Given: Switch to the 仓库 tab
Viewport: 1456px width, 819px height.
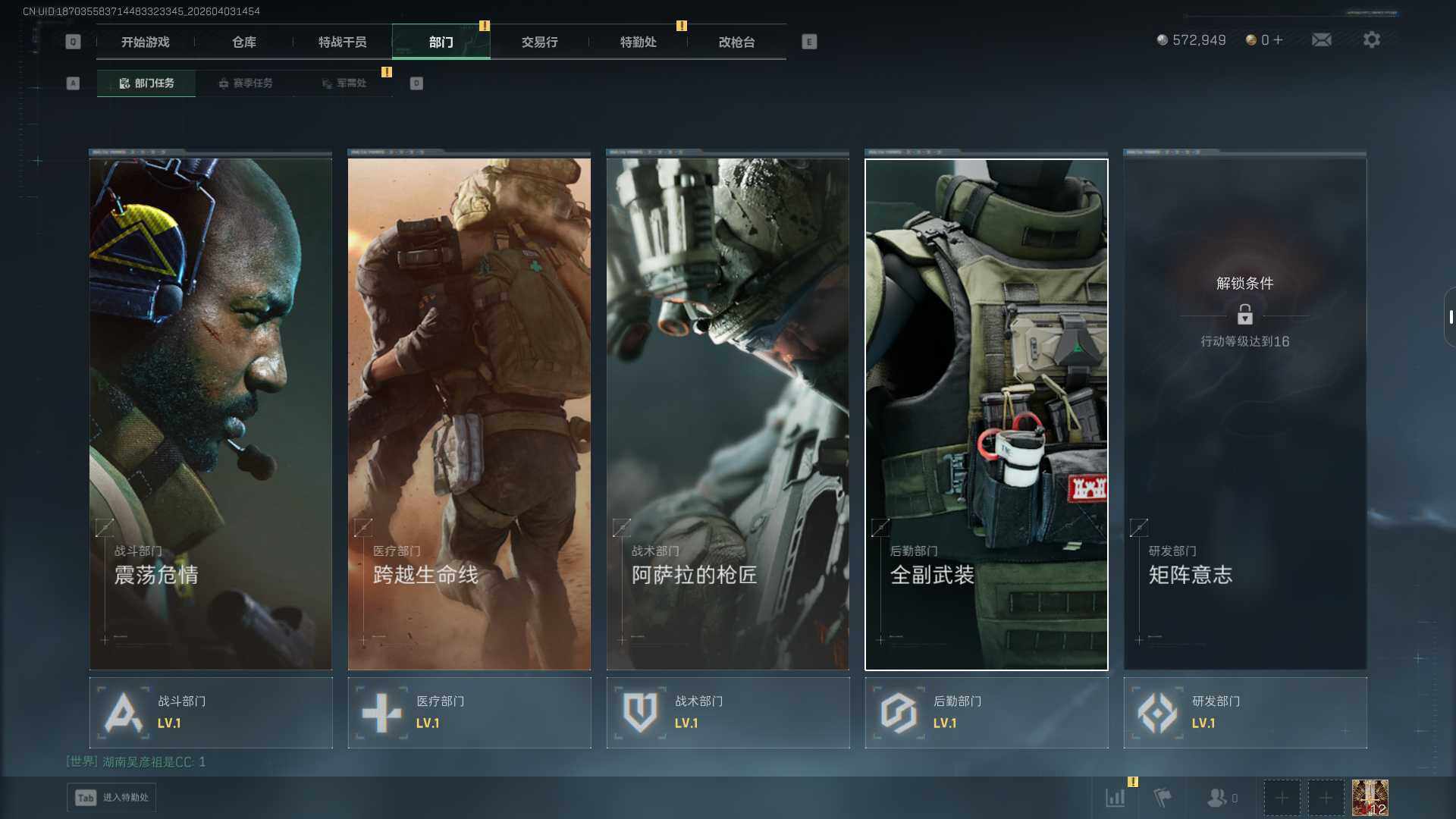Looking at the screenshot, I should click(243, 42).
